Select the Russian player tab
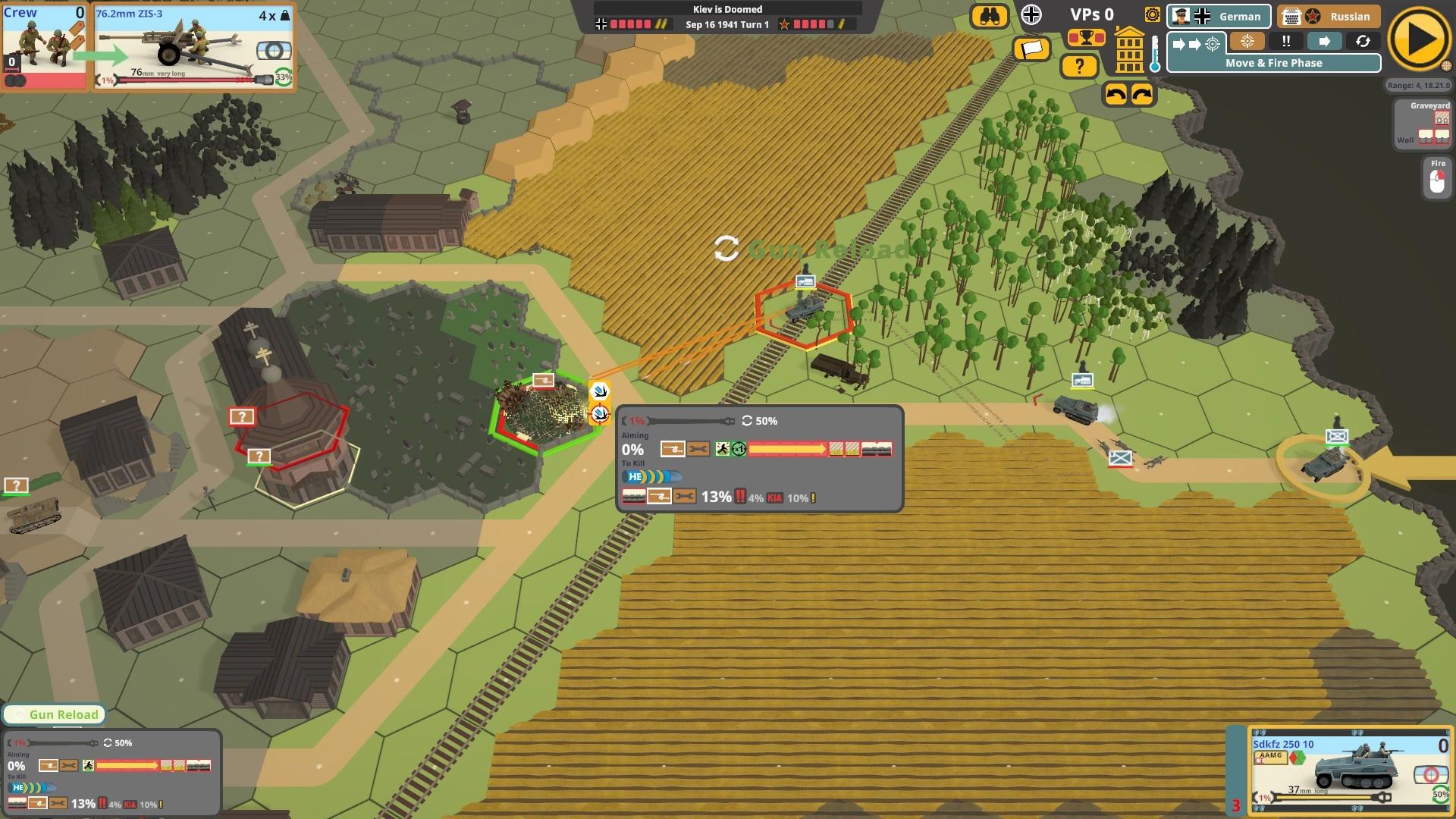The image size is (1456, 819). [x=1327, y=16]
